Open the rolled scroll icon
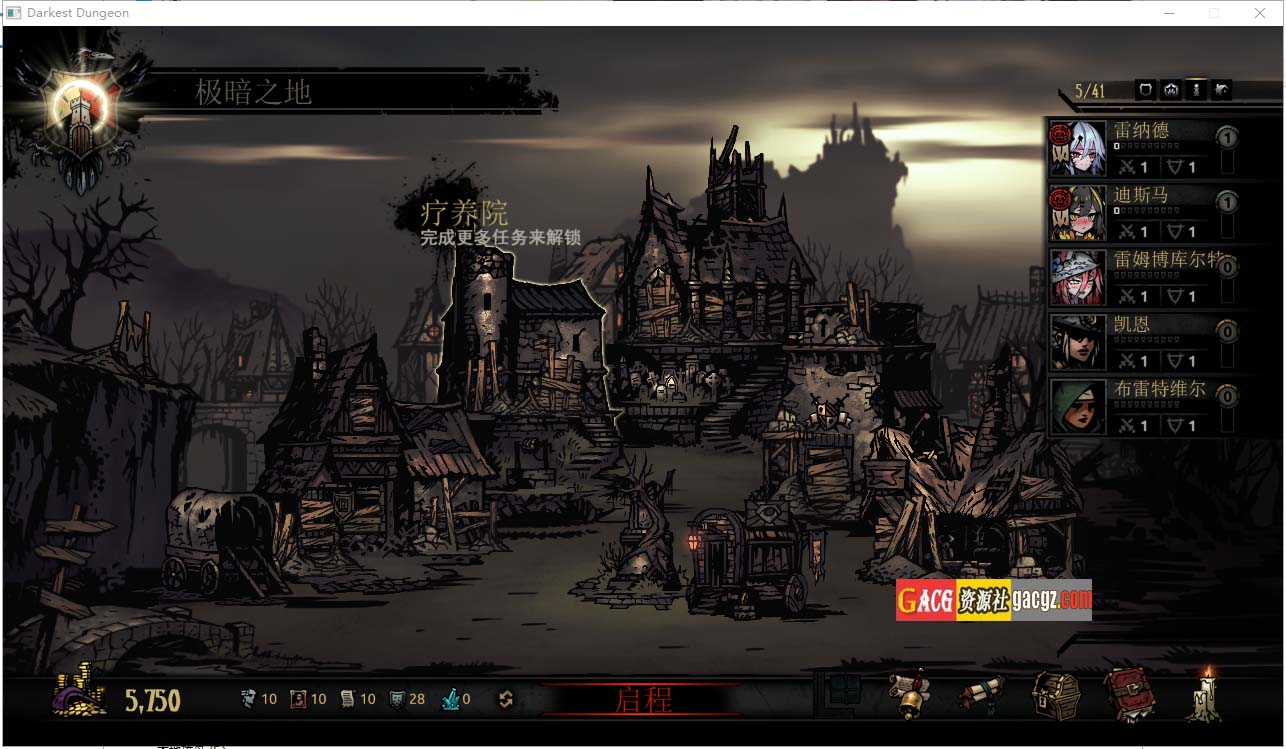Image resolution: width=1286 pixels, height=749 pixels. pyautogui.click(x=981, y=695)
